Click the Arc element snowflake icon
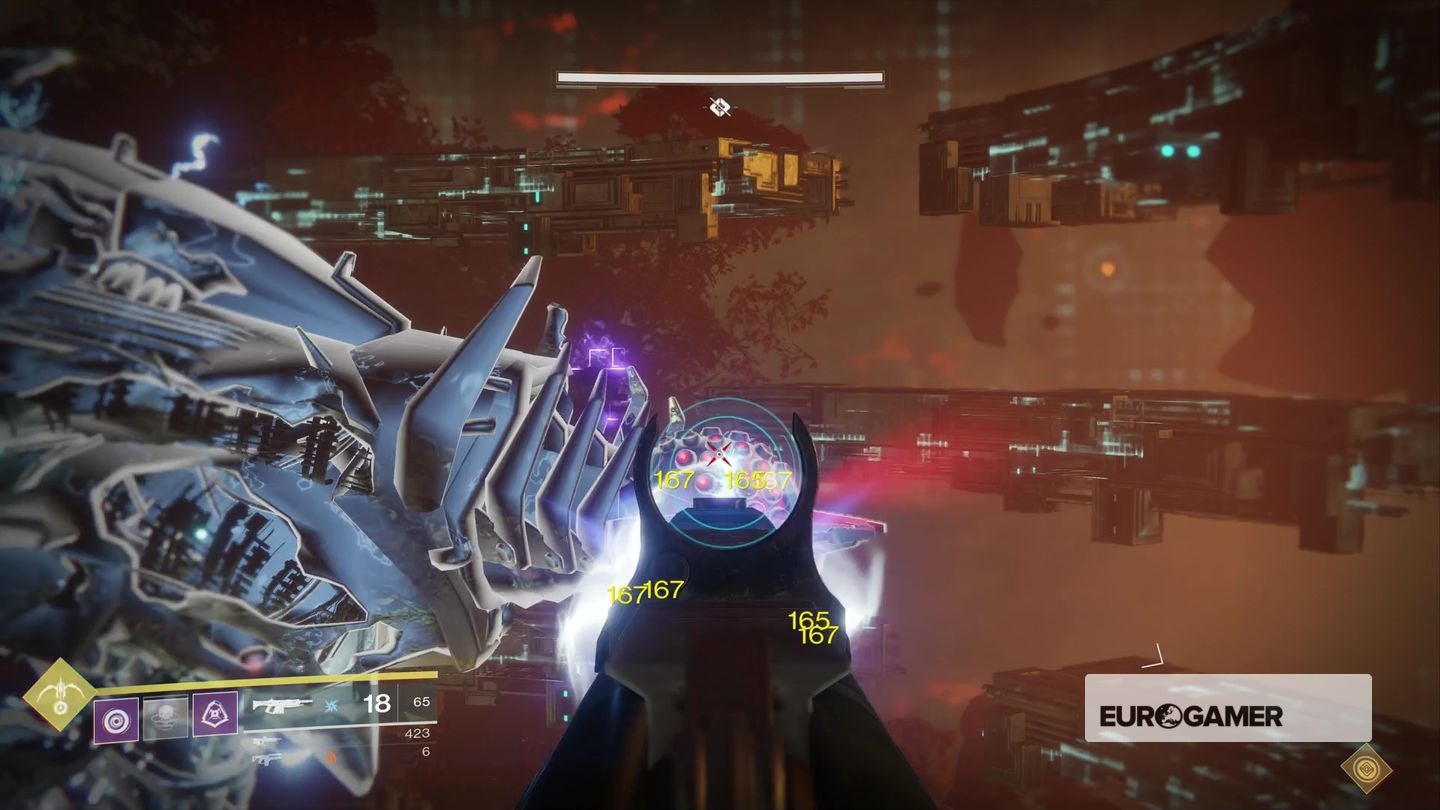 click(x=332, y=705)
